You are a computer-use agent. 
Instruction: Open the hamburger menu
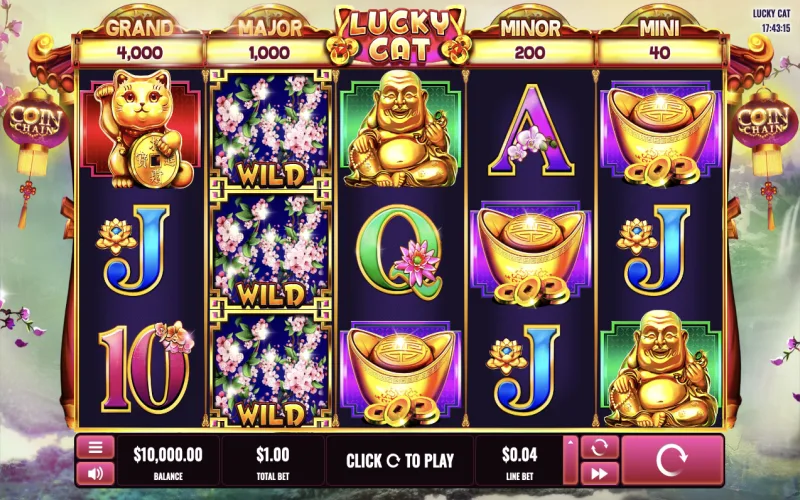point(95,448)
